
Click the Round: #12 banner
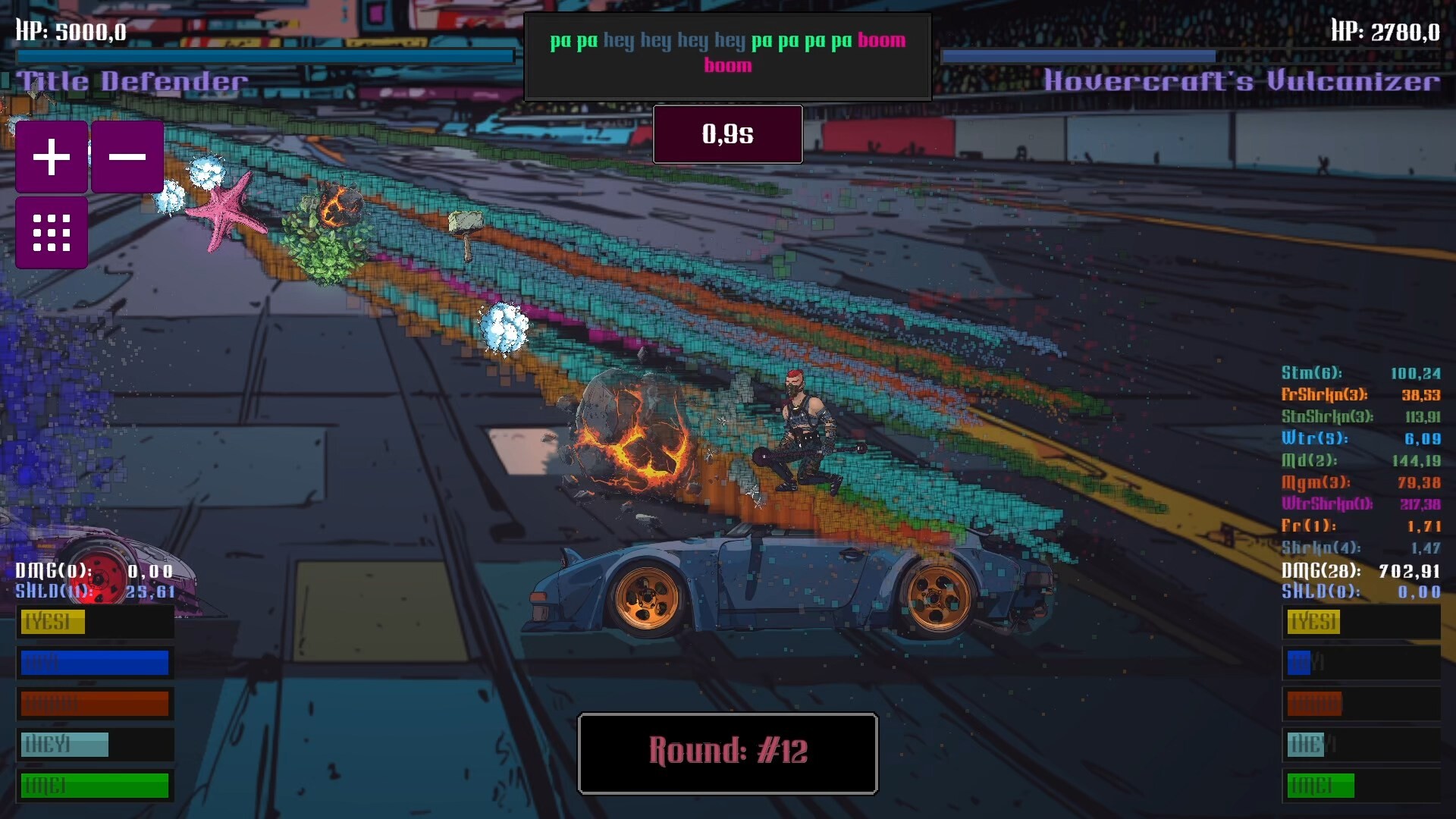(x=727, y=753)
